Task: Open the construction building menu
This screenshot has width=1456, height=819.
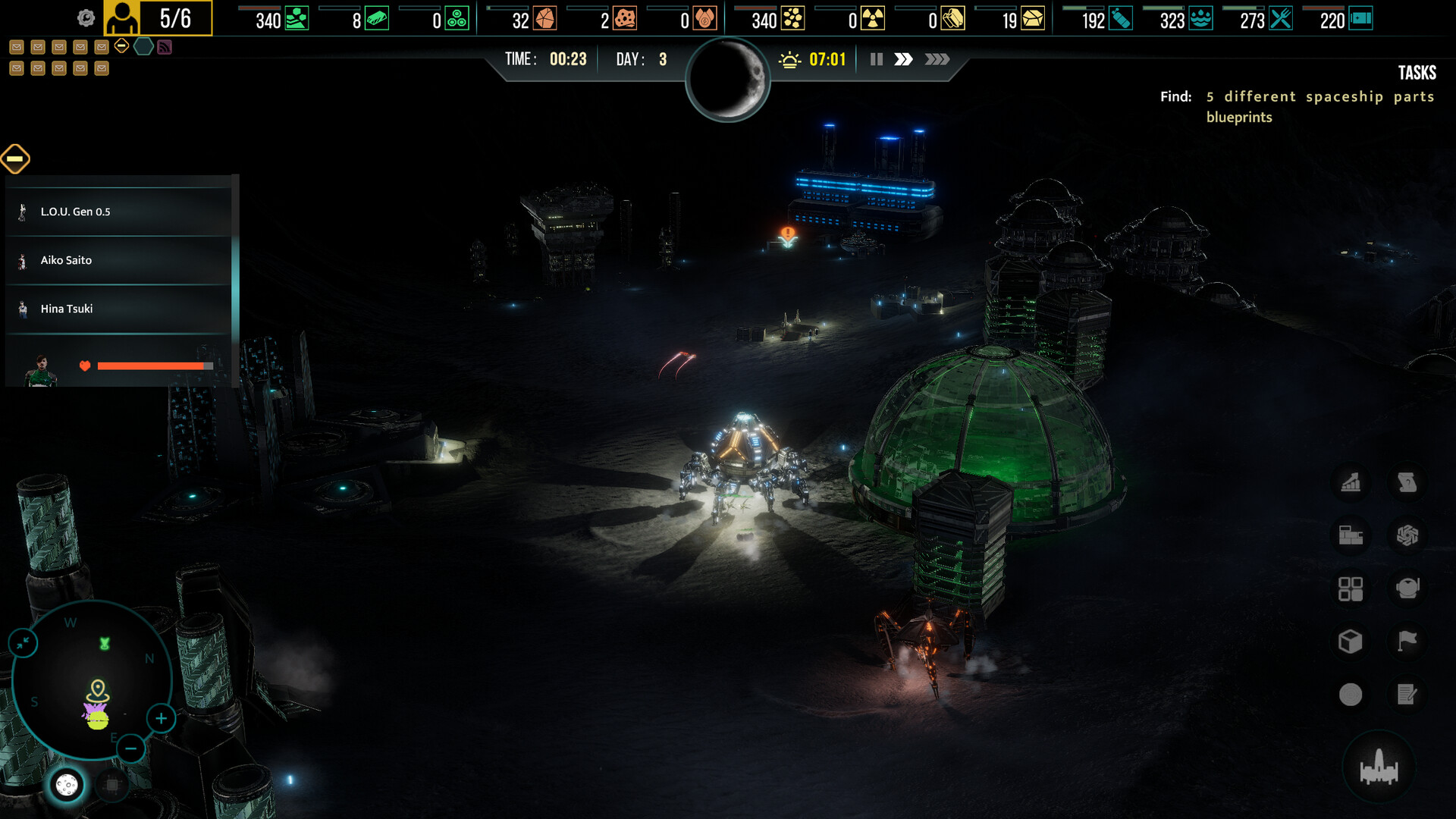Action: 1351,535
